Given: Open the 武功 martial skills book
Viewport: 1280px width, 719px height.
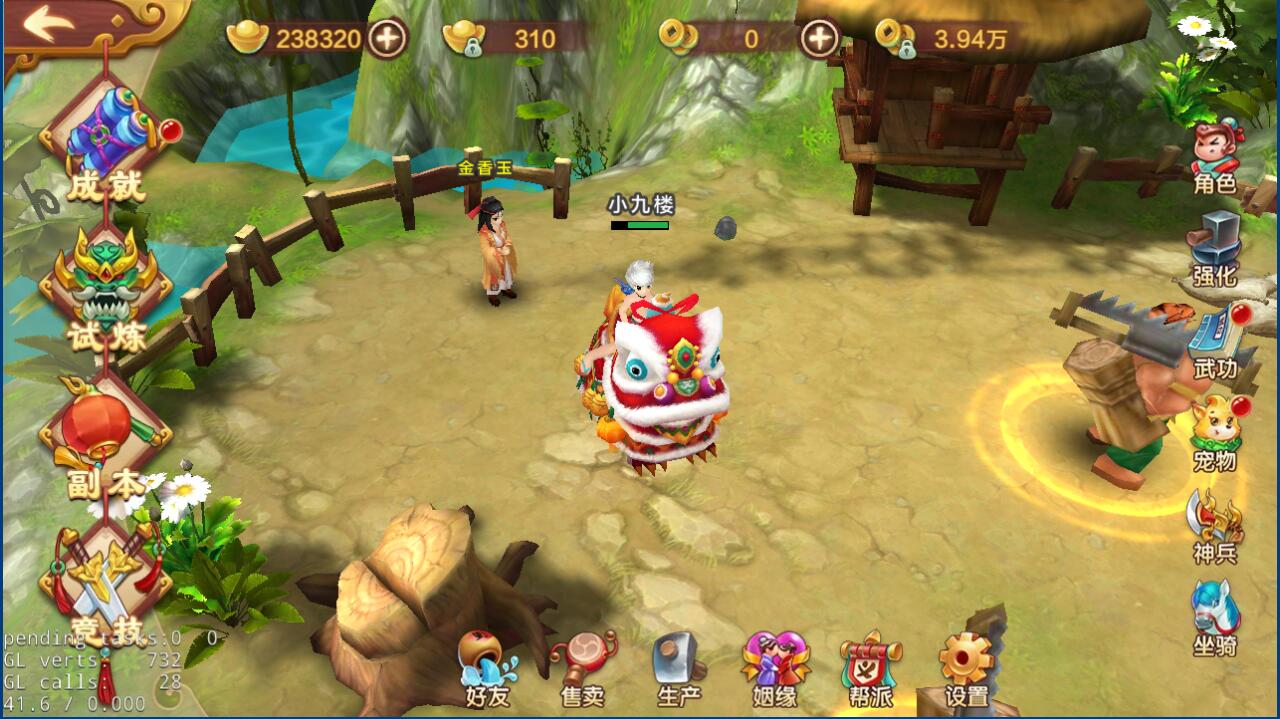Looking at the screenshot, I should 1217,343.
